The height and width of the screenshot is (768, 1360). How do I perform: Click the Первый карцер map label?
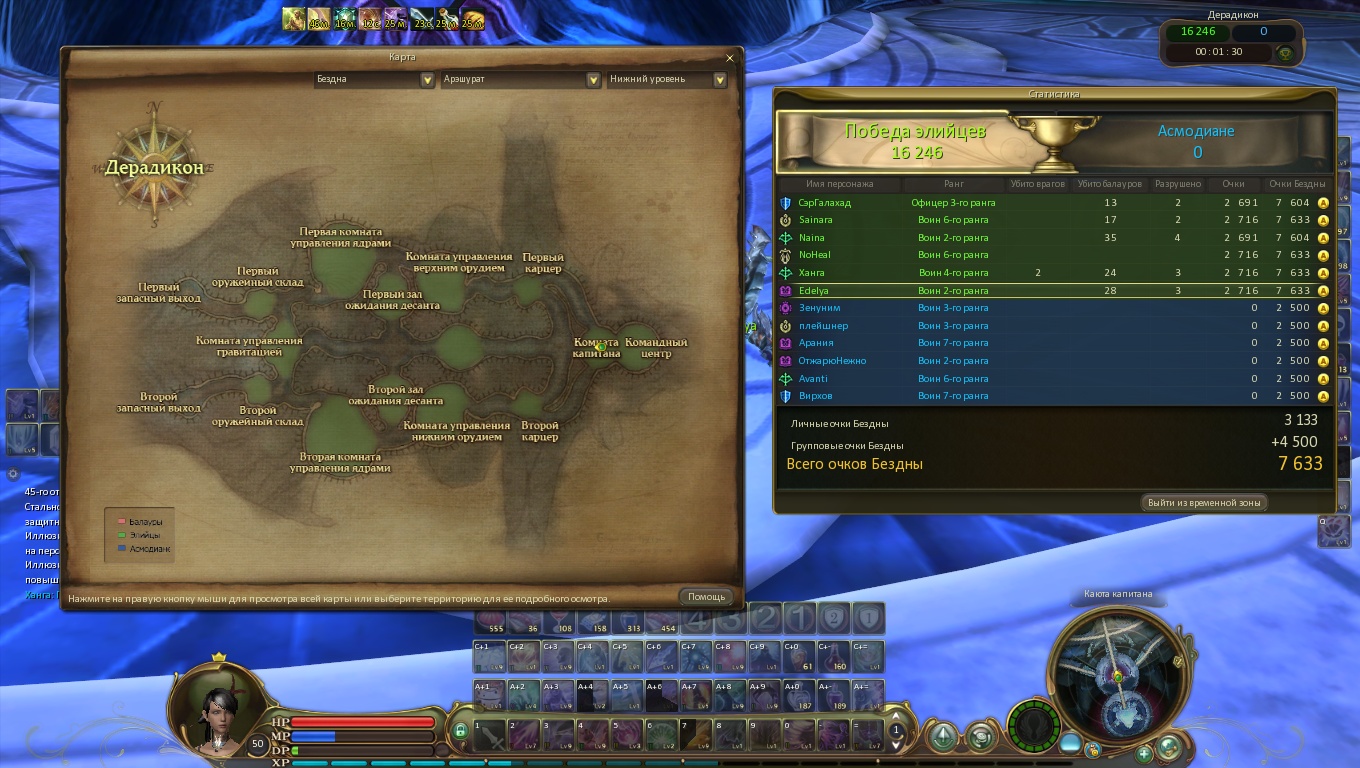coord(542,263)
